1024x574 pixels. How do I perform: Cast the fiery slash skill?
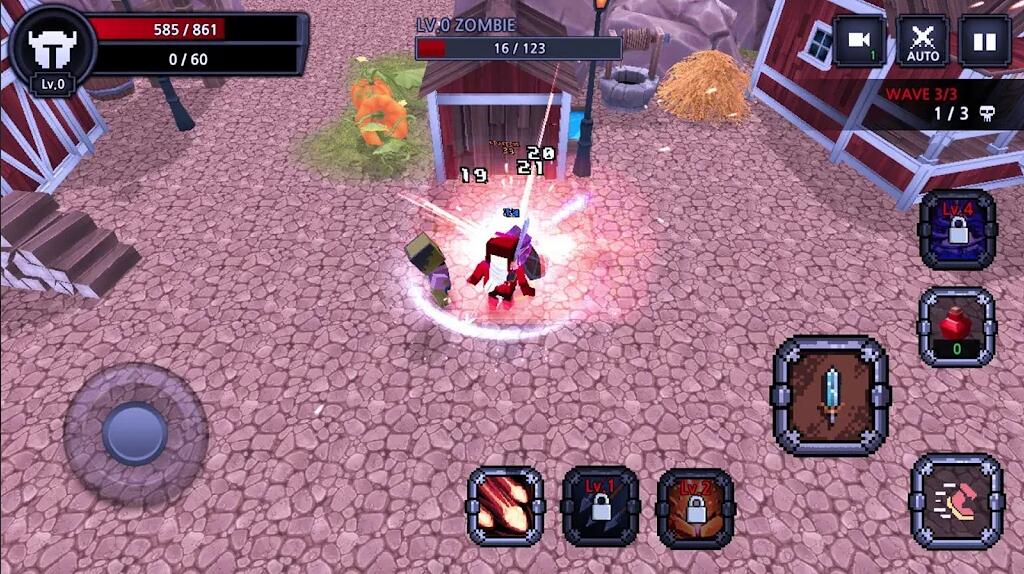click(x=505, y=506)
